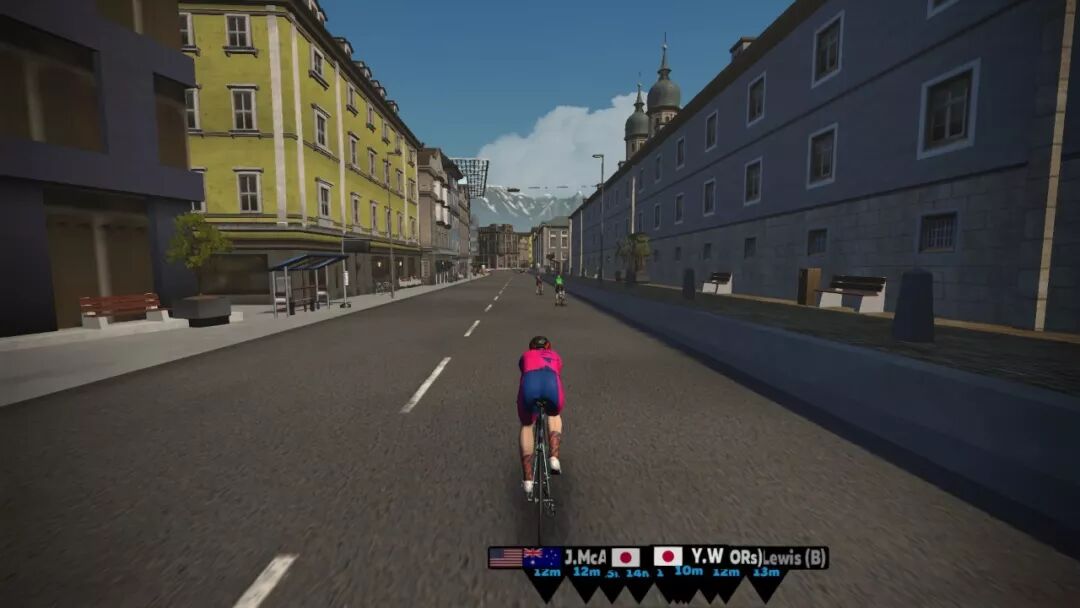1080x608 pixels.
Task: Select the J.McA rider name tag
Action: (585, 557)
